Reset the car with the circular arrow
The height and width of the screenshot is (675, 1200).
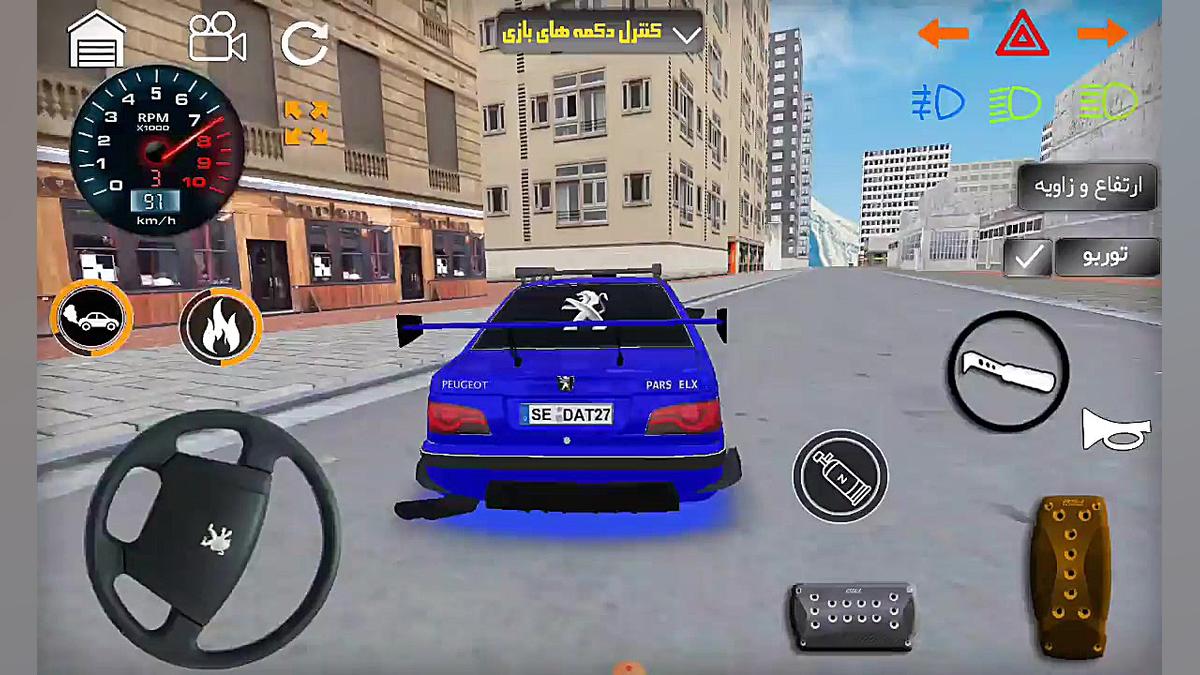305,43
